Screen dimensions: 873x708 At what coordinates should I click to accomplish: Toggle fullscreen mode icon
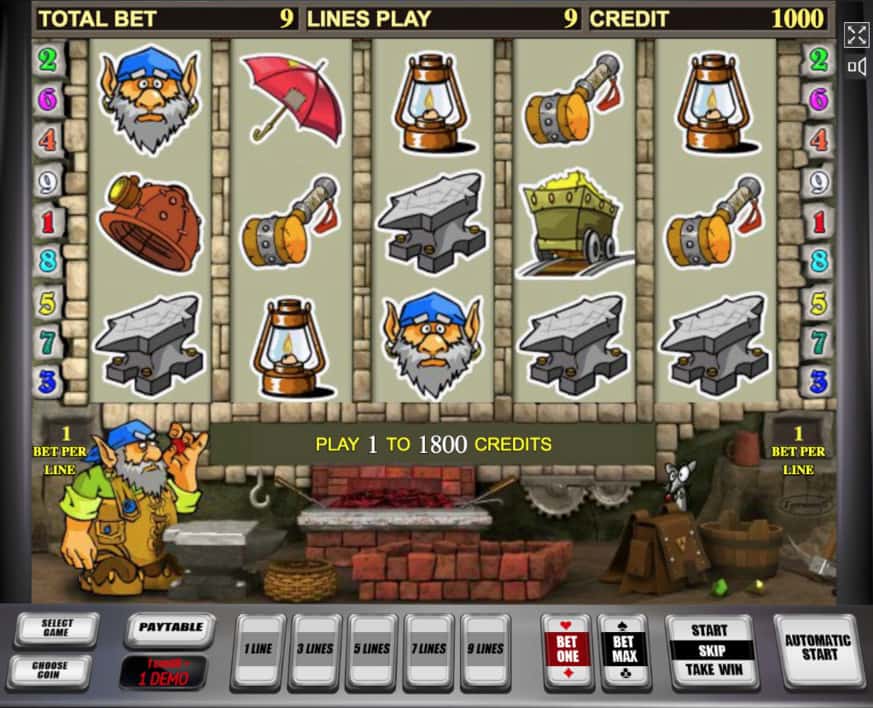coord(856,36)
